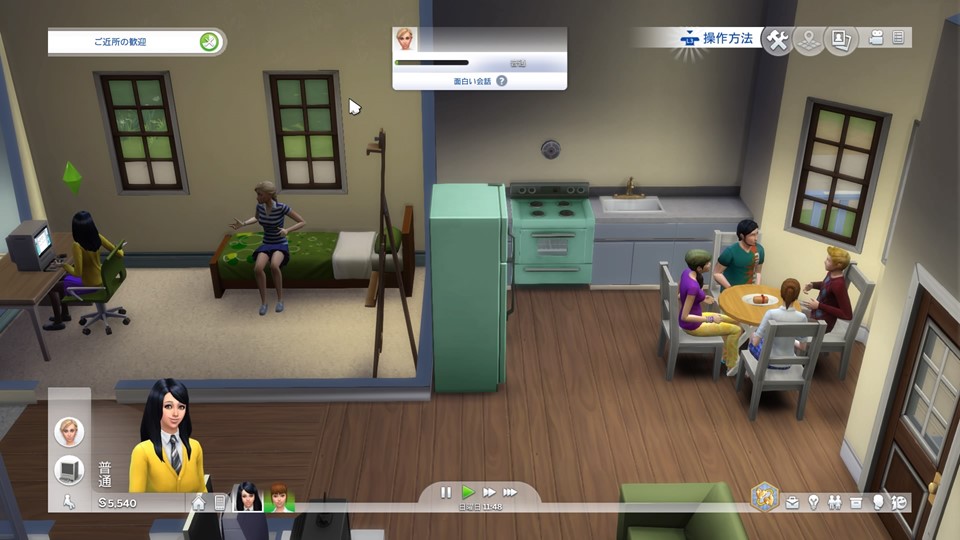Open the aspiration hexagon badge
960x540 pixels.
(765, 497)
